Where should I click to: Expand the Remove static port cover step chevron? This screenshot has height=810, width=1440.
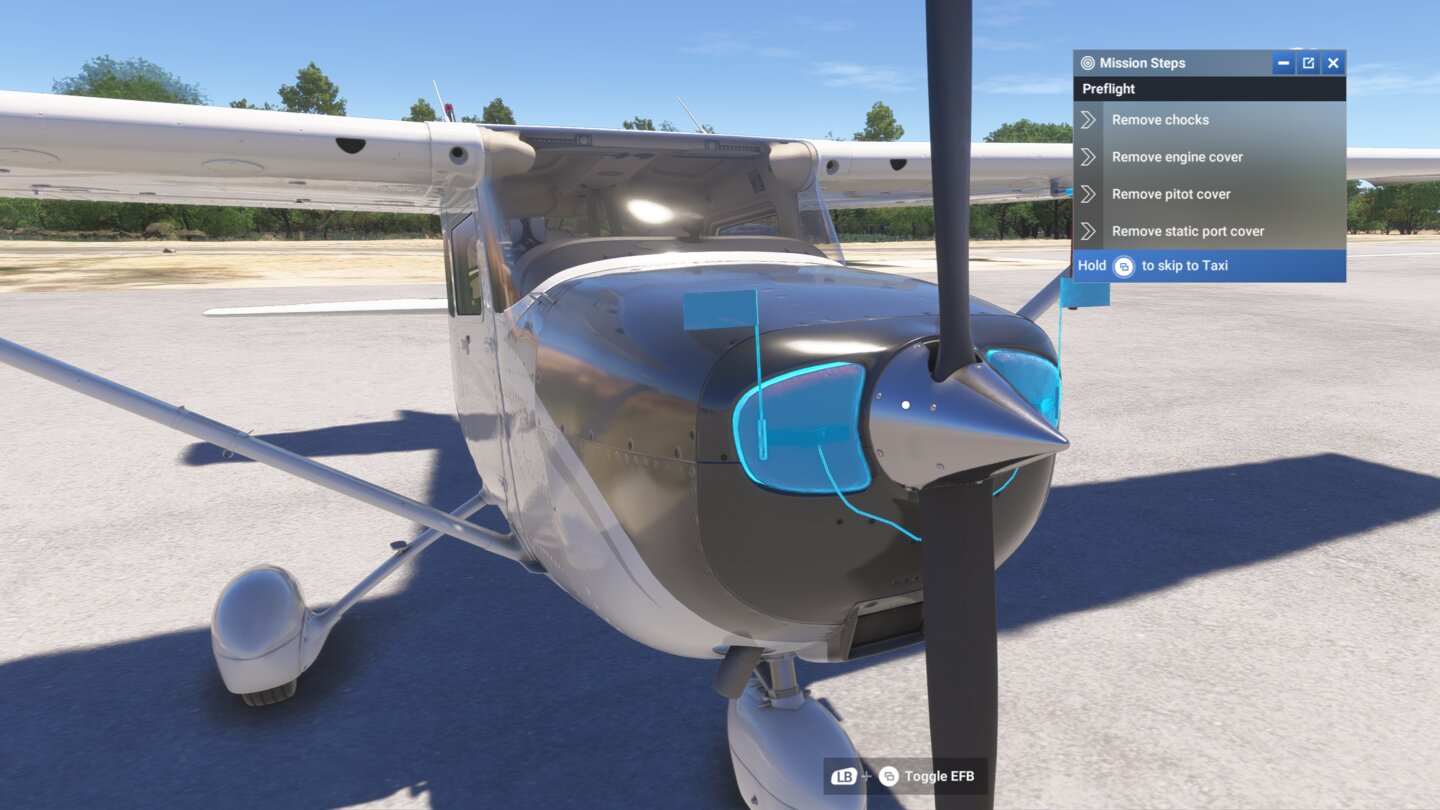[1090, 231]
